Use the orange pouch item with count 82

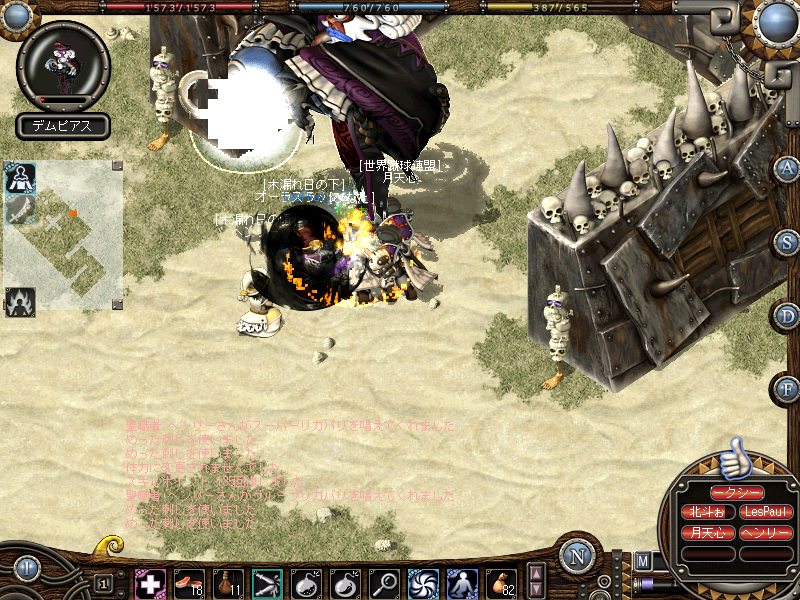[x=501, y=582]
